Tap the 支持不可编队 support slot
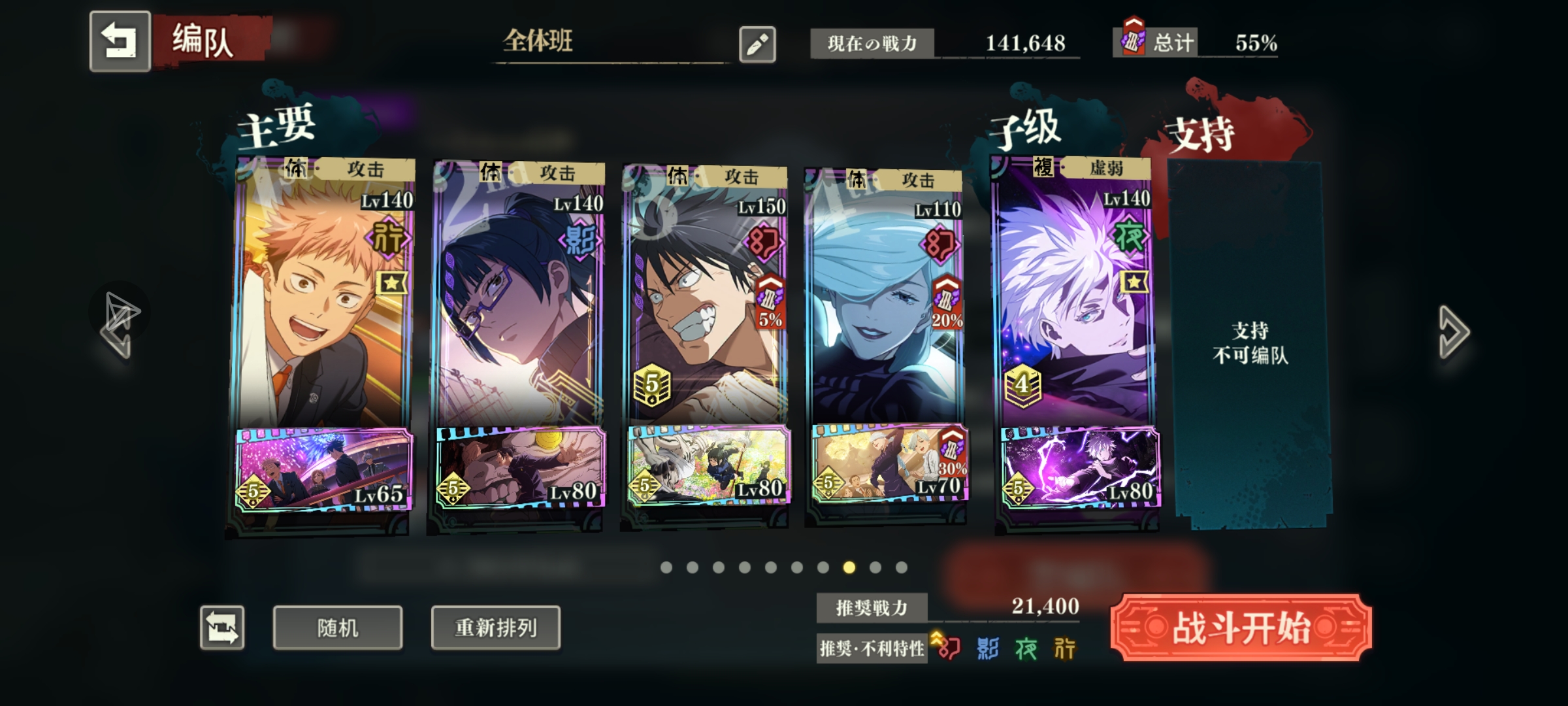 pos(1250,343)
